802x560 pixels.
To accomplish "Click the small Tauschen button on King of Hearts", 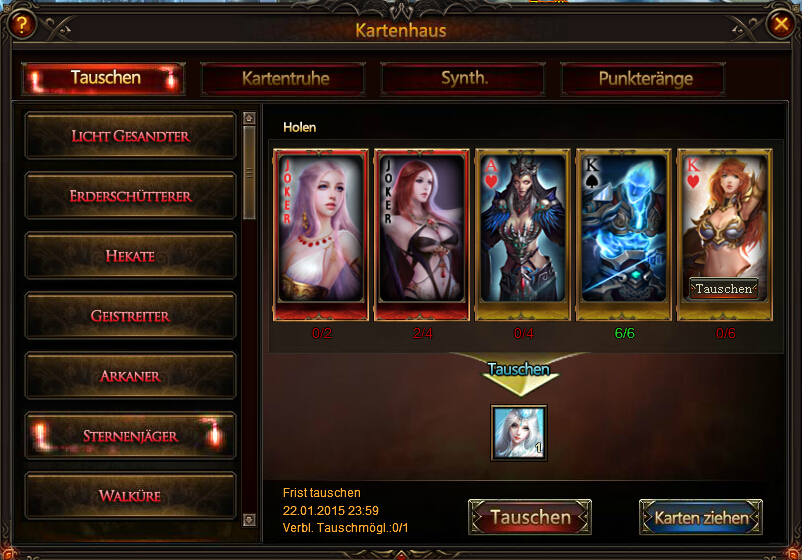I will tap(724, 289).
